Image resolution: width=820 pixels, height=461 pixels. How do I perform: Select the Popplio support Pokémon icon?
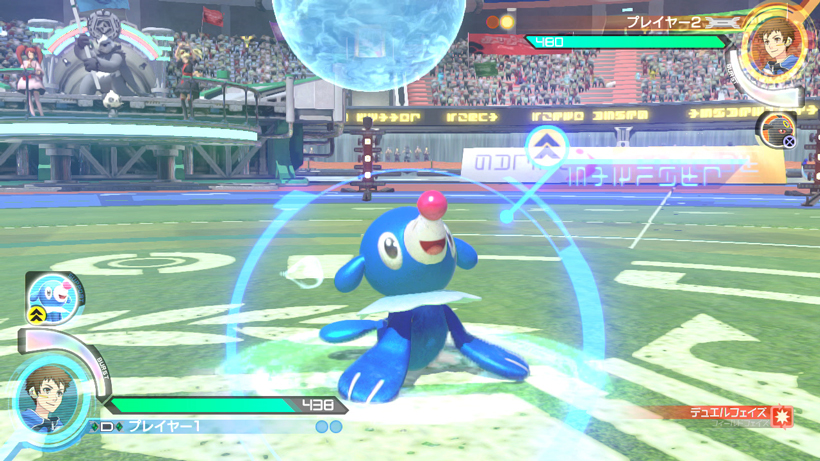(x=53, y=297)
